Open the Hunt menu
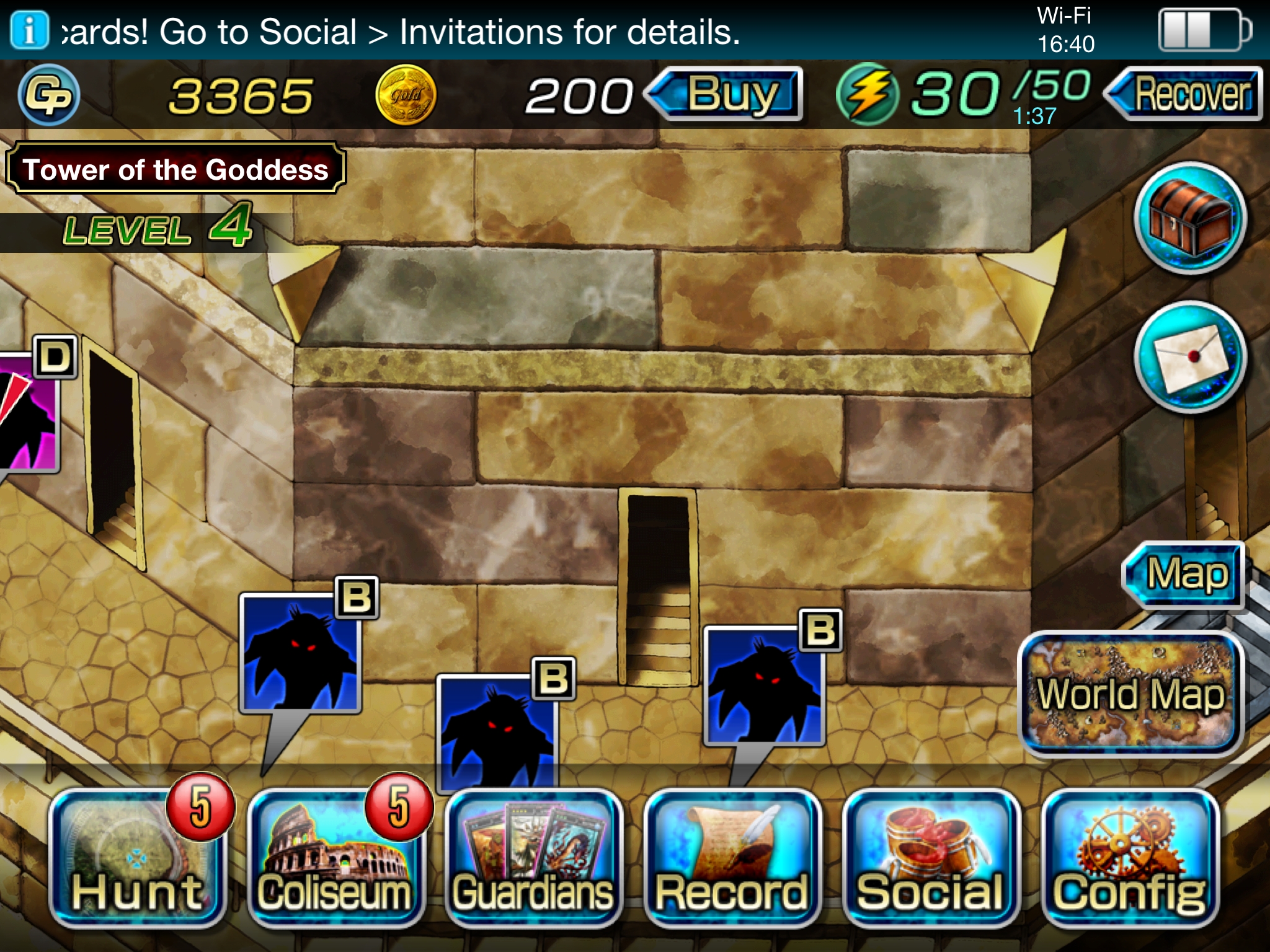This screenshot has height=952, width=1270. tap(138, 859)
